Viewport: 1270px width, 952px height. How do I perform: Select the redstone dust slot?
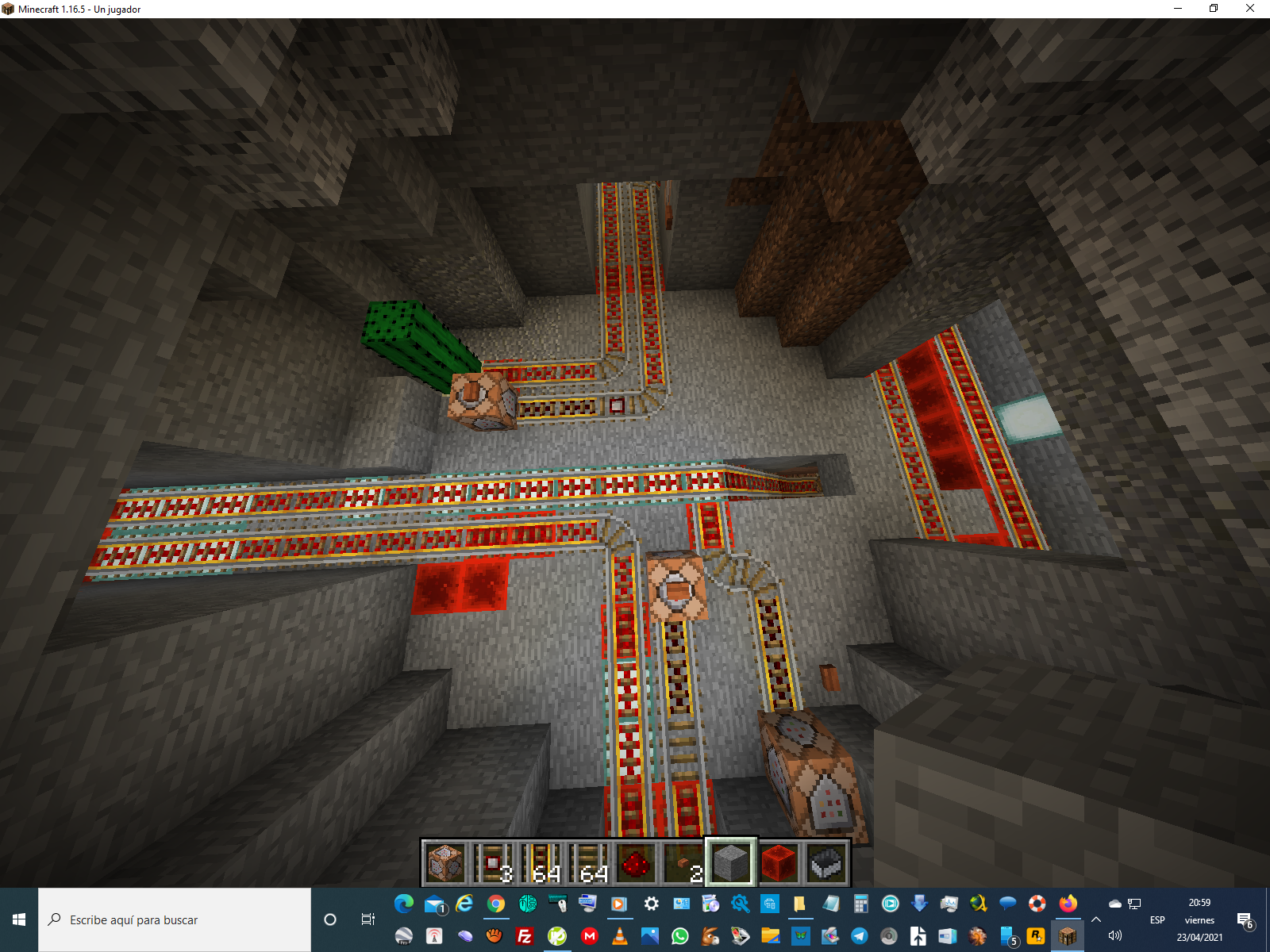click(635, 862)
